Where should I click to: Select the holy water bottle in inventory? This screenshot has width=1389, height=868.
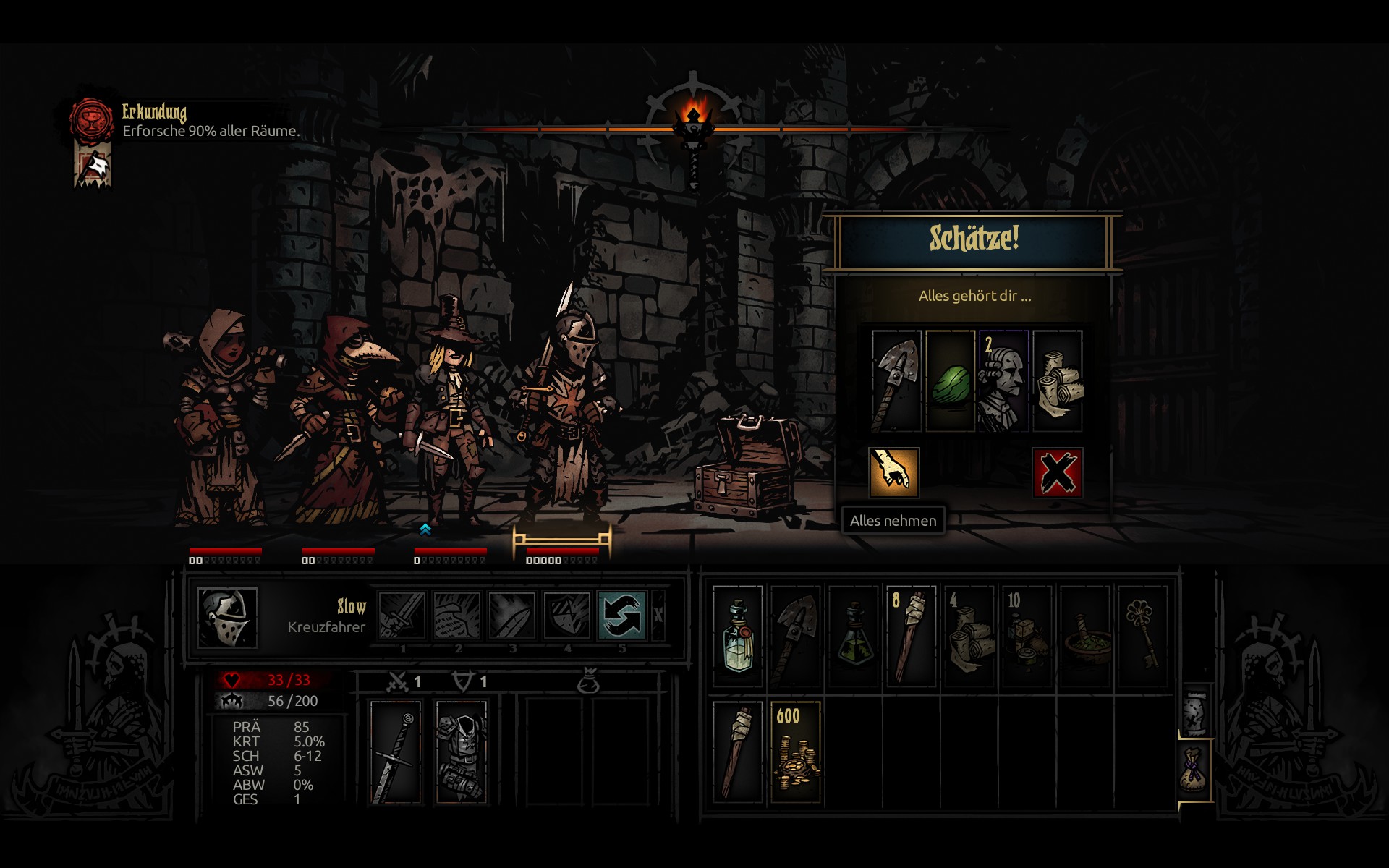[737, 636]
